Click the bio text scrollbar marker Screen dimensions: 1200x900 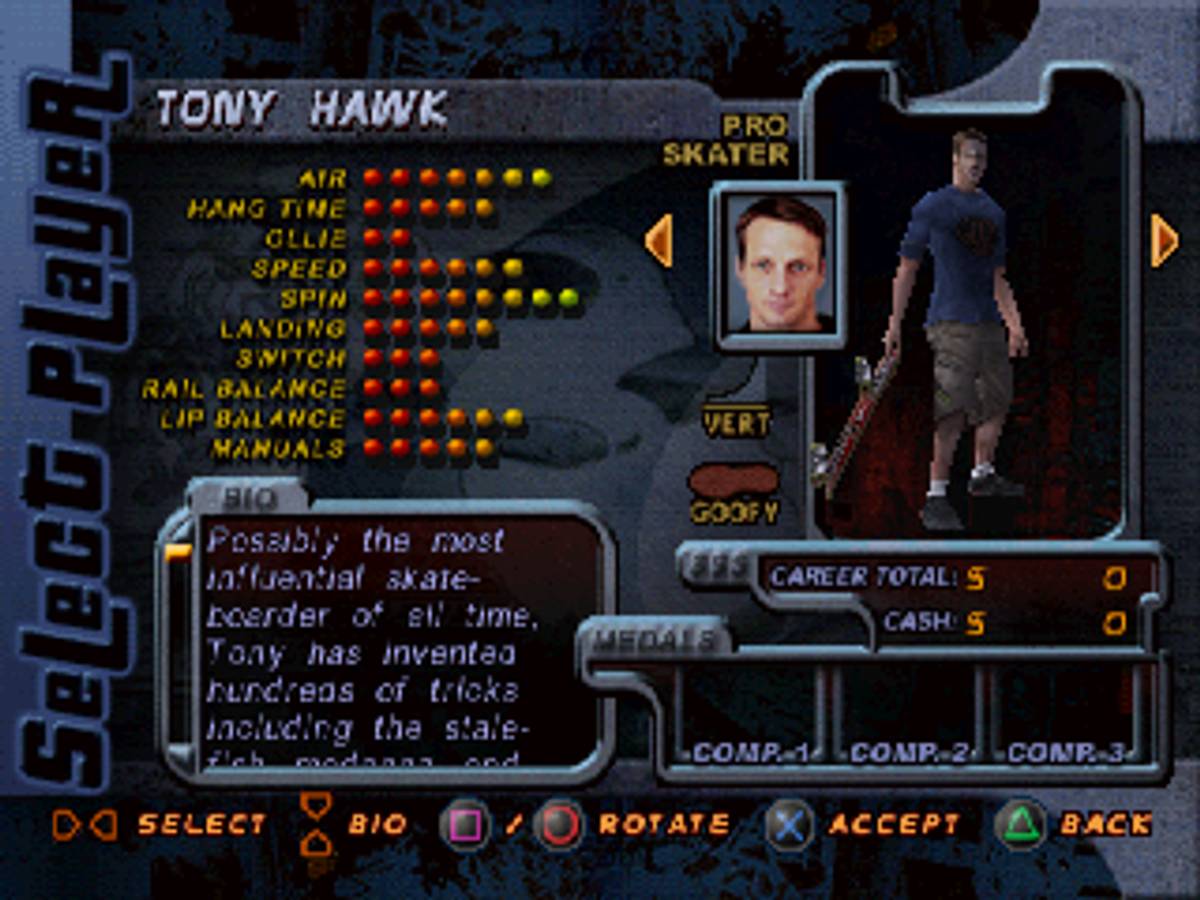(178, 552)
